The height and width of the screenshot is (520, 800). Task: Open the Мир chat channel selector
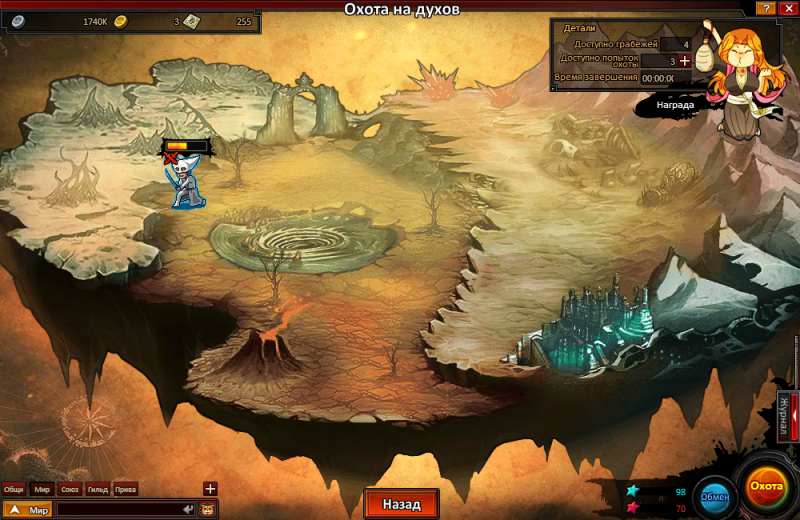pyautogui.click(x=27, y=510)
